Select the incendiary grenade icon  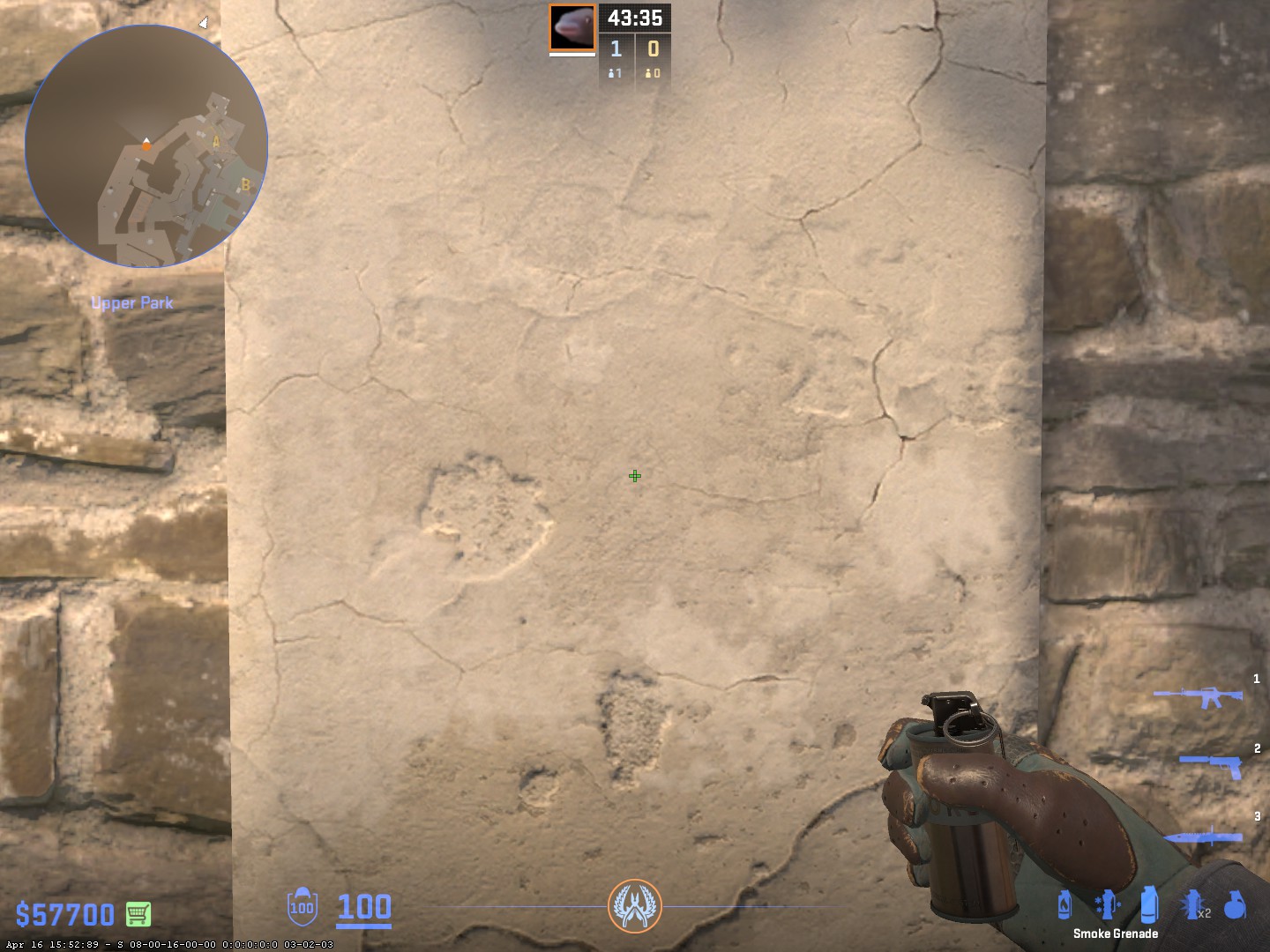(x=1065, y=904)
